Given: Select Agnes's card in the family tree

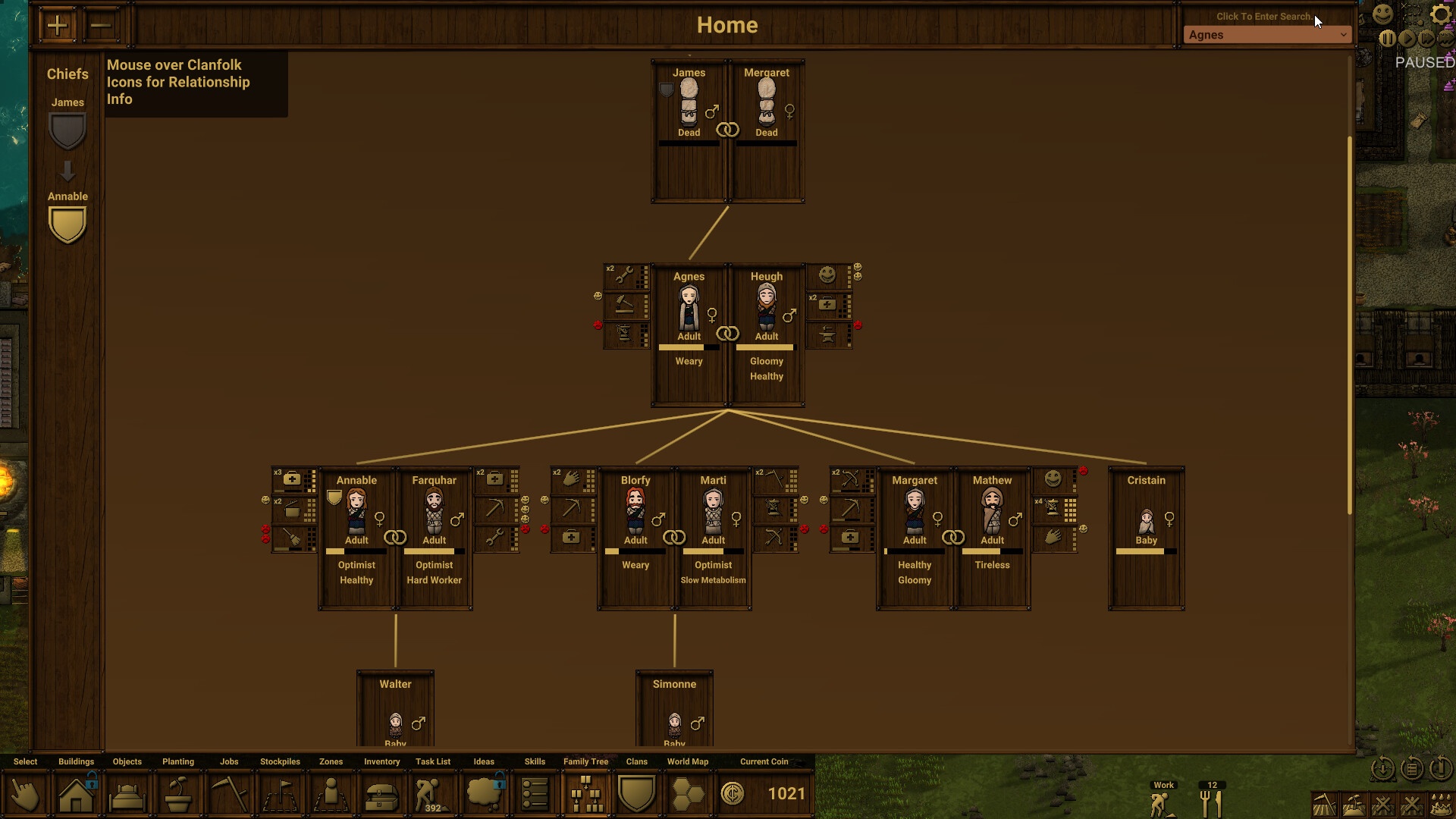Looking at the screenshot, I should pyautogui.click(x=689, y=334).
